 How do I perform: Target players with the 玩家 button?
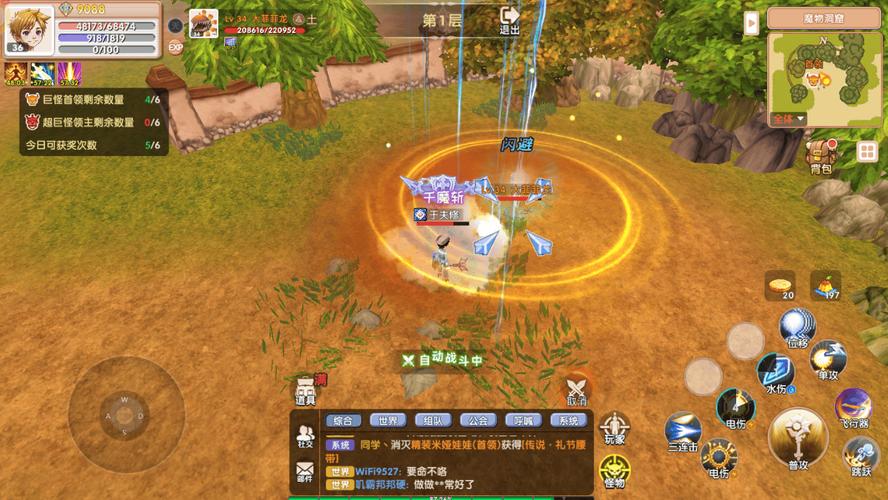(614, 428)
